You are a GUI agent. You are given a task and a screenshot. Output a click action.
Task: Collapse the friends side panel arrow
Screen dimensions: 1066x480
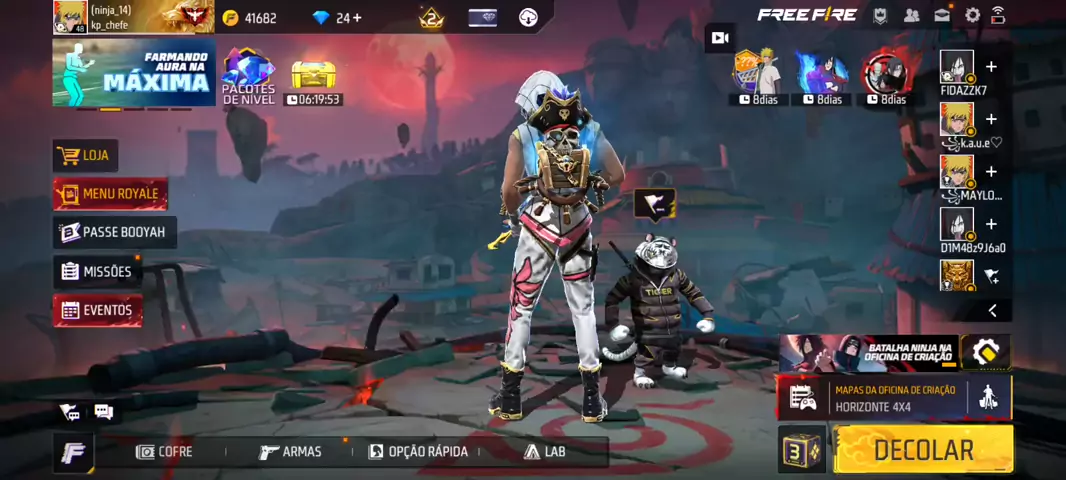tap(992, 310)
